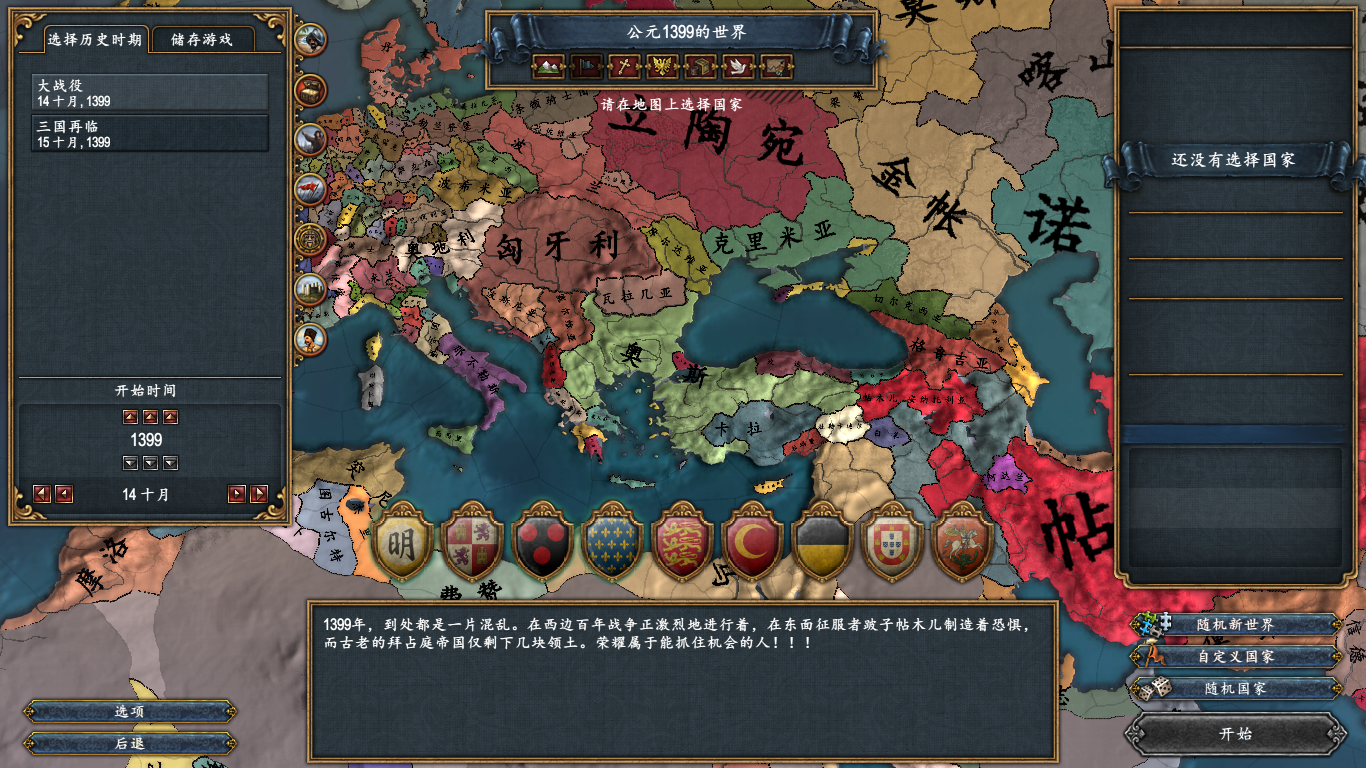Pick the 三国再临 bookmark entry
The width and height of the screenshot is (1366, 768).
150,134
